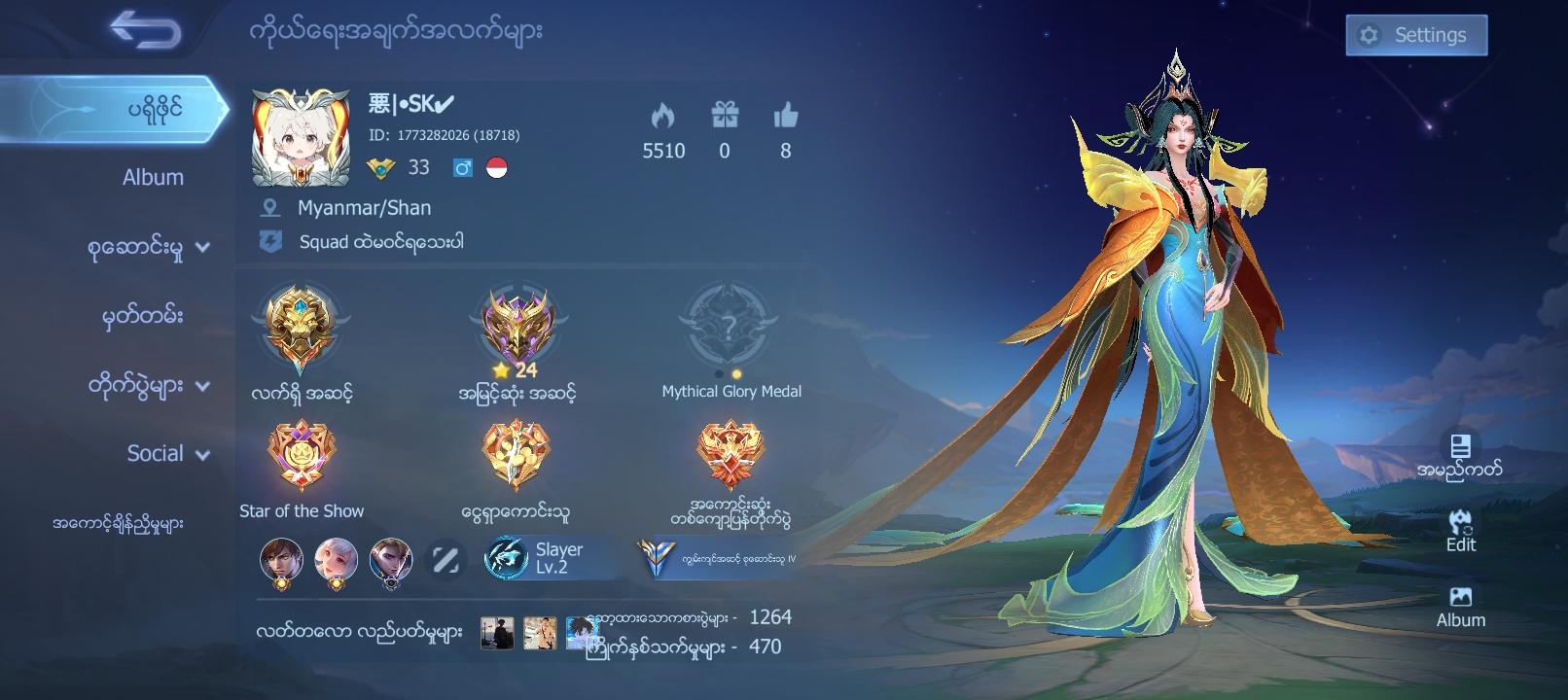
Task: Open the gift box icon
Action: tap(725, 115)
